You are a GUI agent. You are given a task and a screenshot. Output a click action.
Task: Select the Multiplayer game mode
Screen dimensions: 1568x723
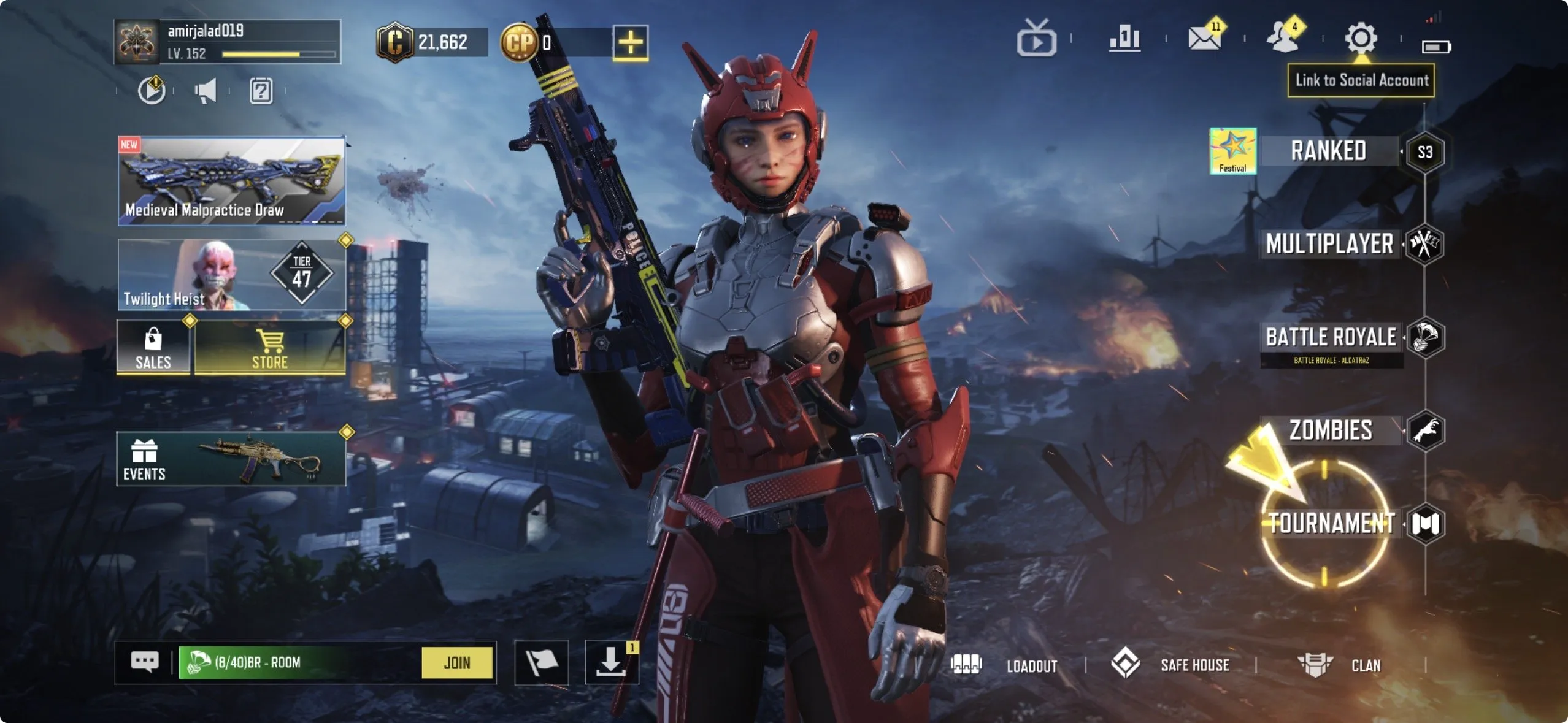point(1330,245)
